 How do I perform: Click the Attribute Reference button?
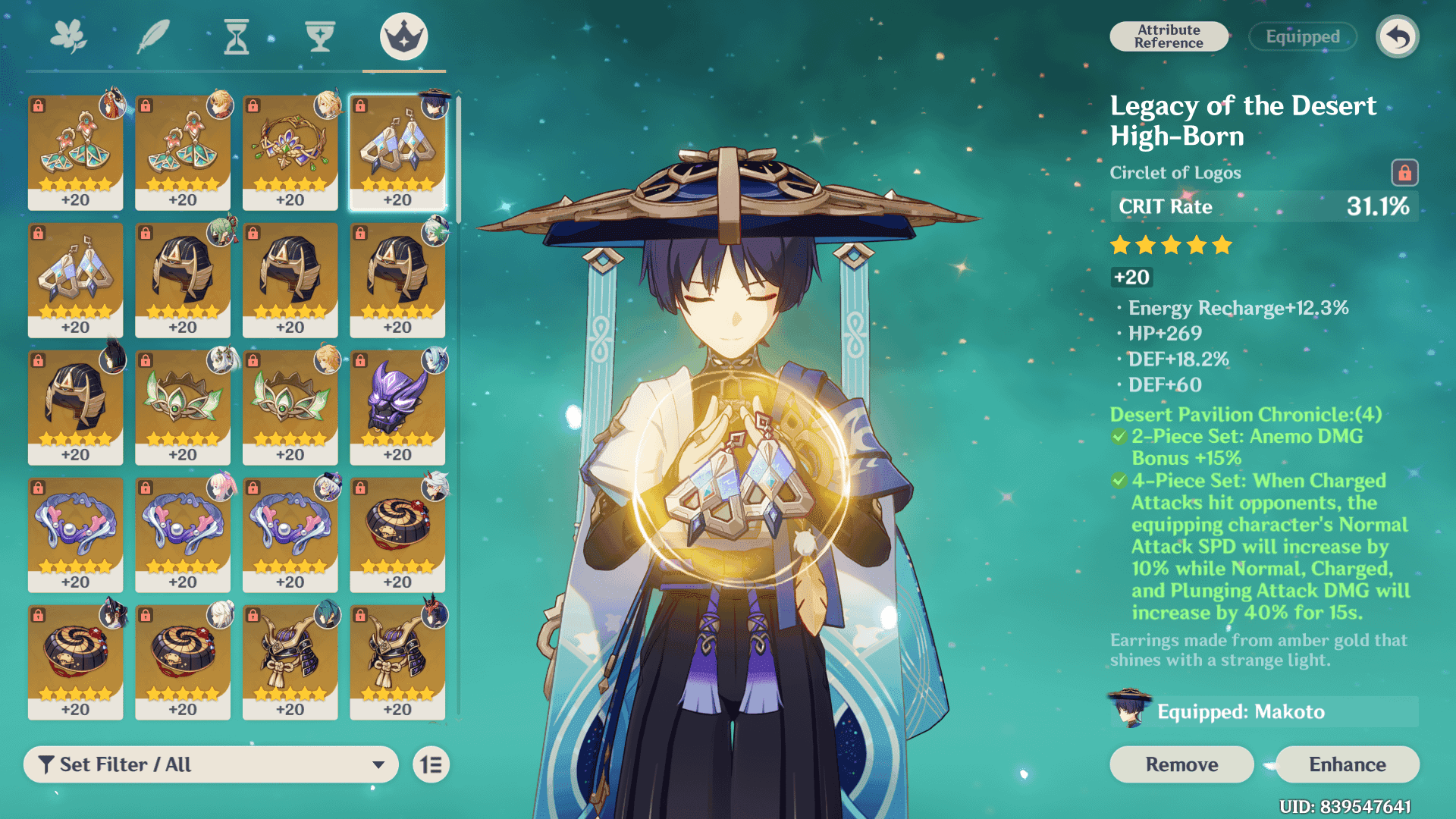pos(1169,36)
